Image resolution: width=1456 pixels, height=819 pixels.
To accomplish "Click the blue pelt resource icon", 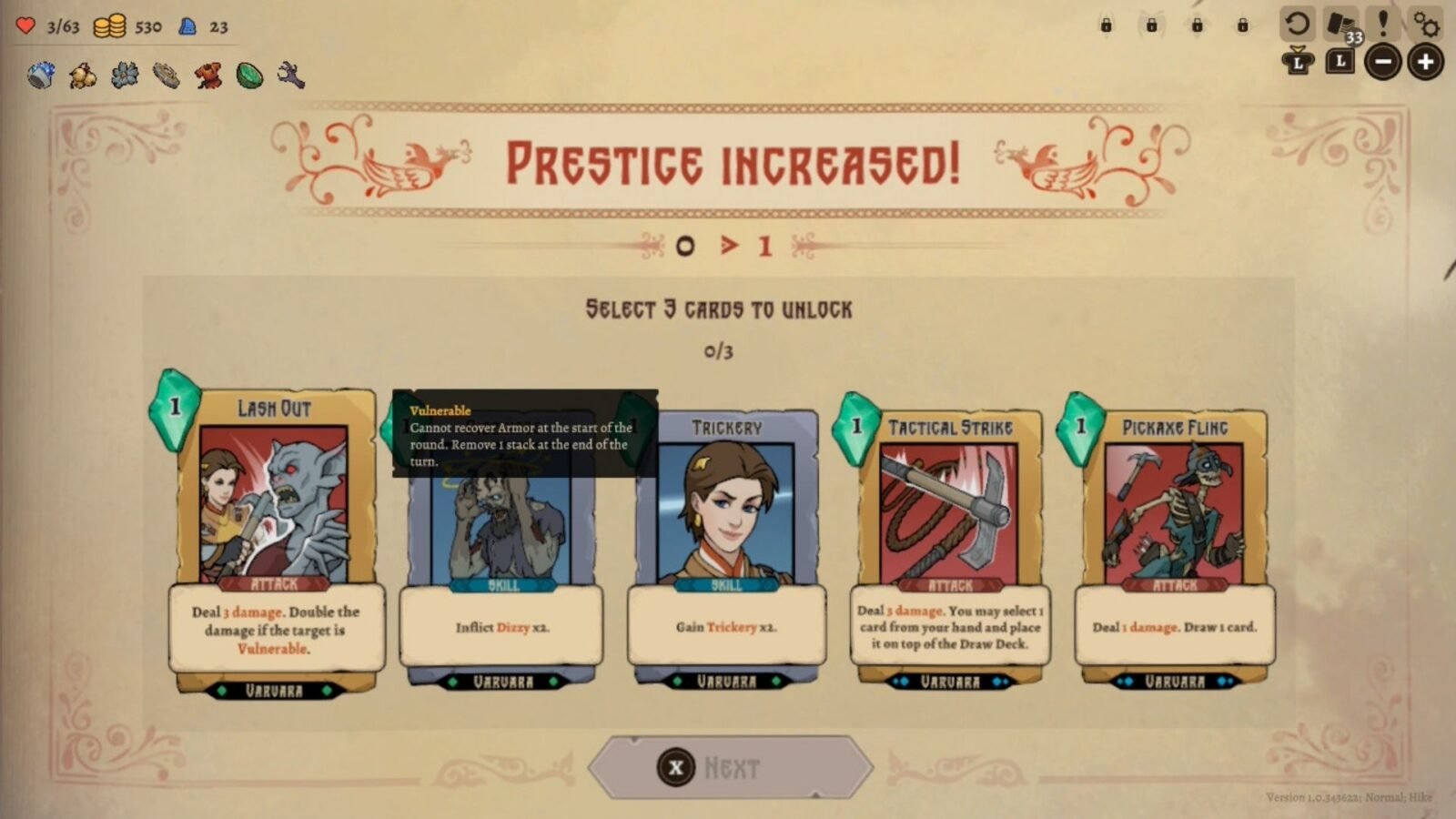I will [x=187, y=26].
